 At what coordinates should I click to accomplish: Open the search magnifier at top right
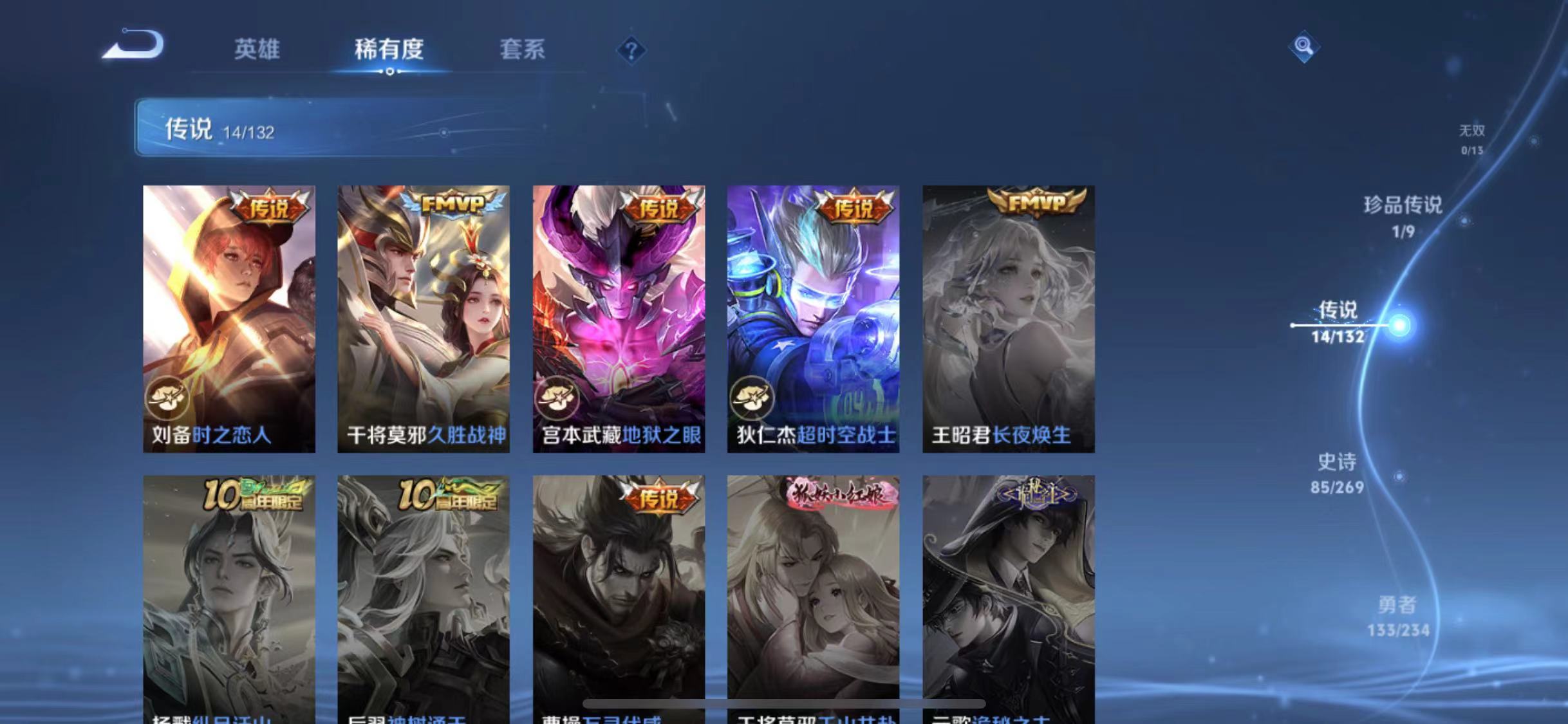[x=1305, y=46]
